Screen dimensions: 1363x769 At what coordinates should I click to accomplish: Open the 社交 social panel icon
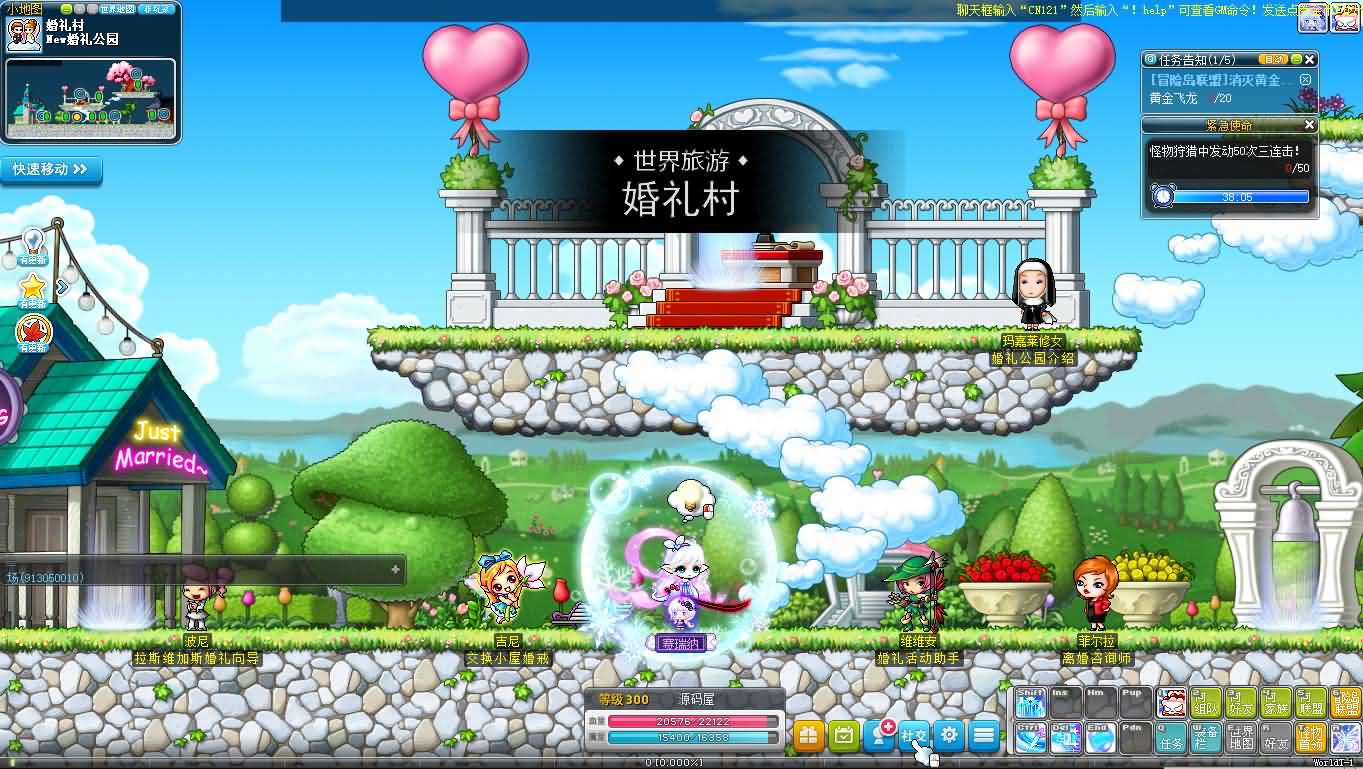click(914, 735)
